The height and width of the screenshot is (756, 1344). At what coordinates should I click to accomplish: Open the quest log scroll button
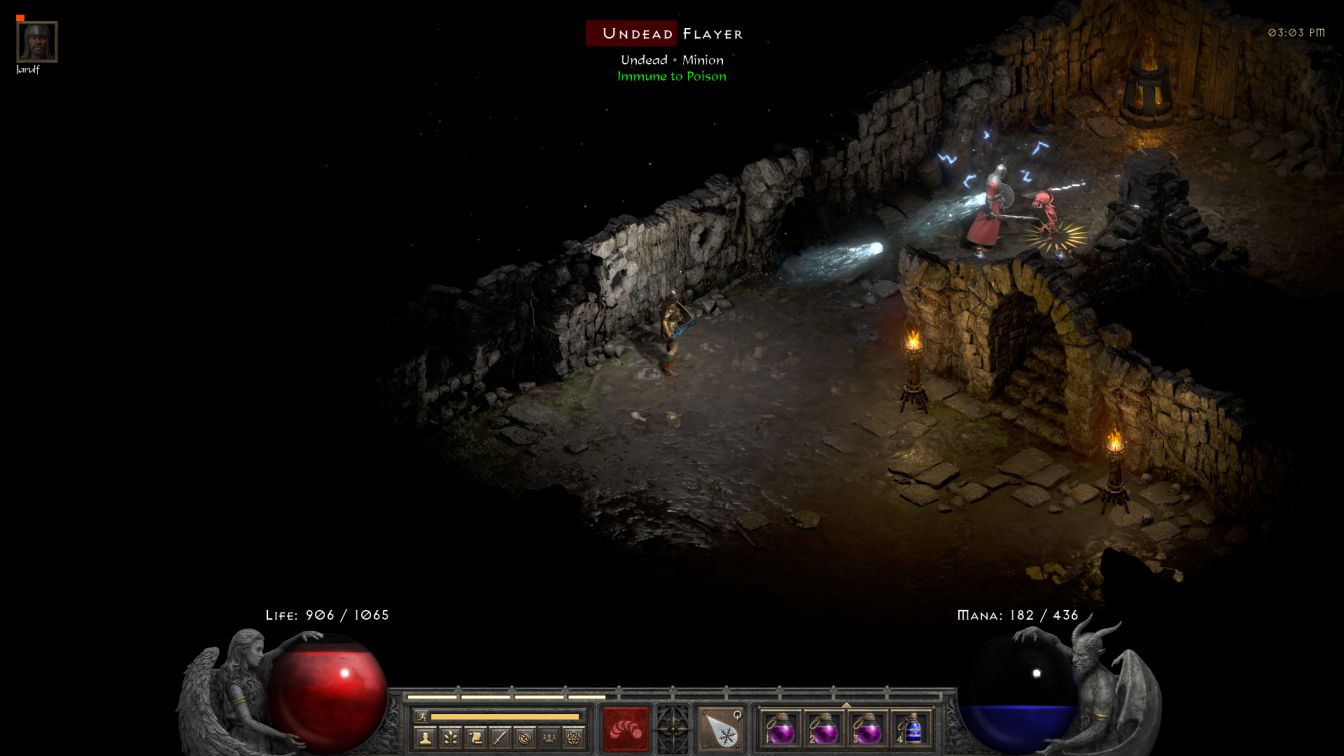[475, 738]
